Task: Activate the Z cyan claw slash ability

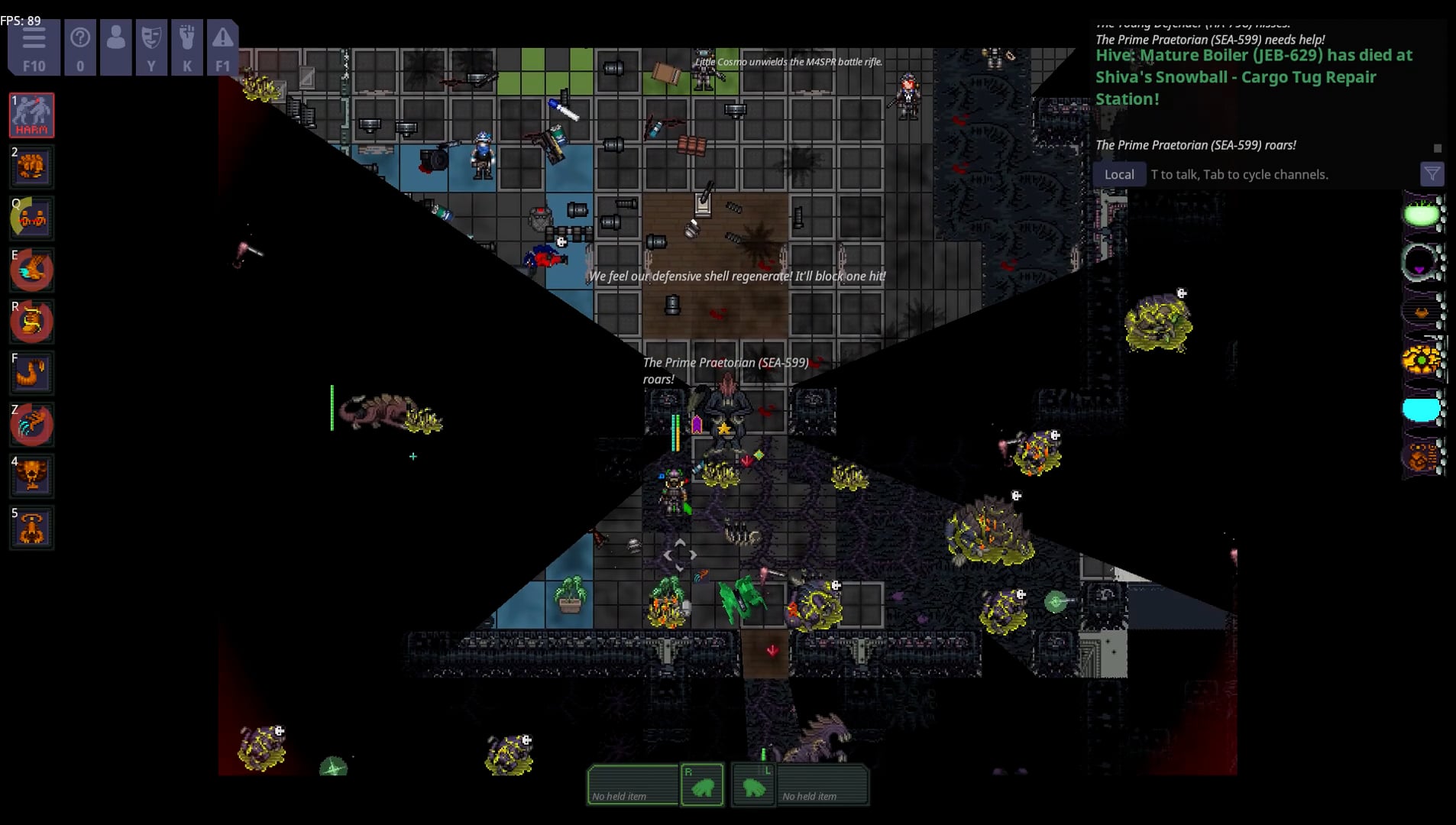Action: click(31, 425)
